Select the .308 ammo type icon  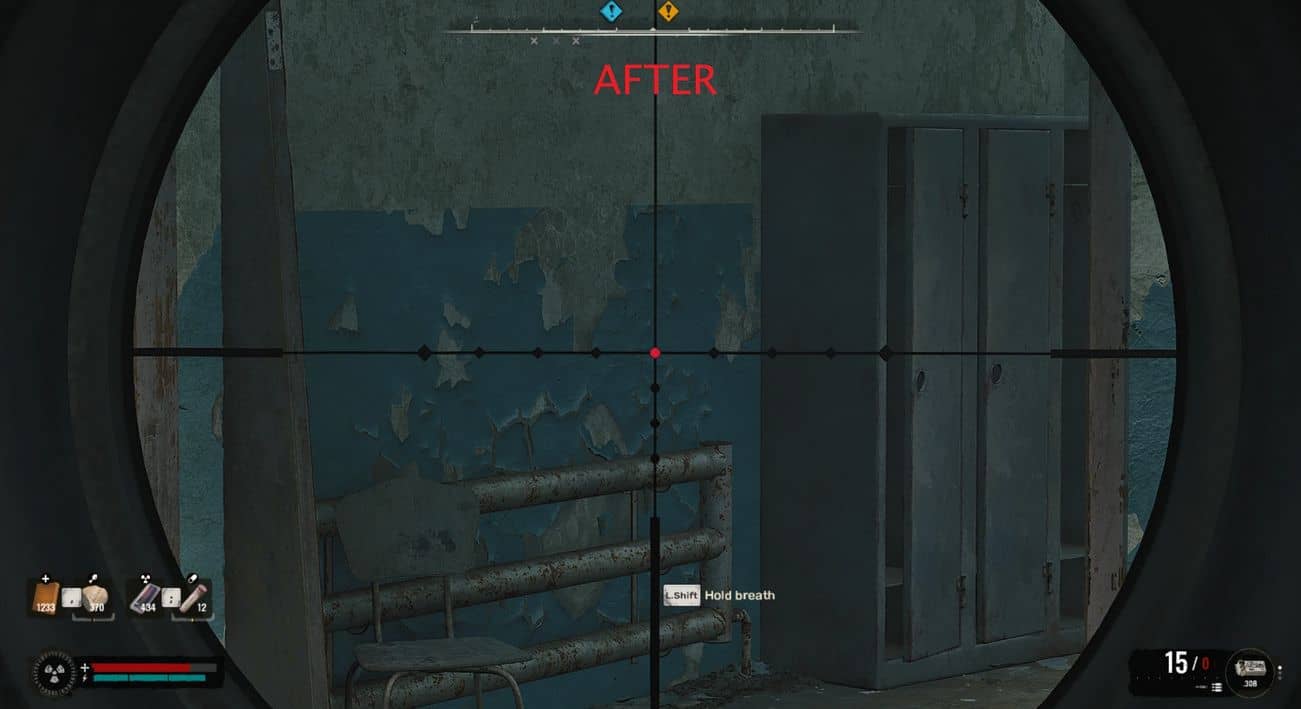pyautogui.click(x=1251, y=666)
